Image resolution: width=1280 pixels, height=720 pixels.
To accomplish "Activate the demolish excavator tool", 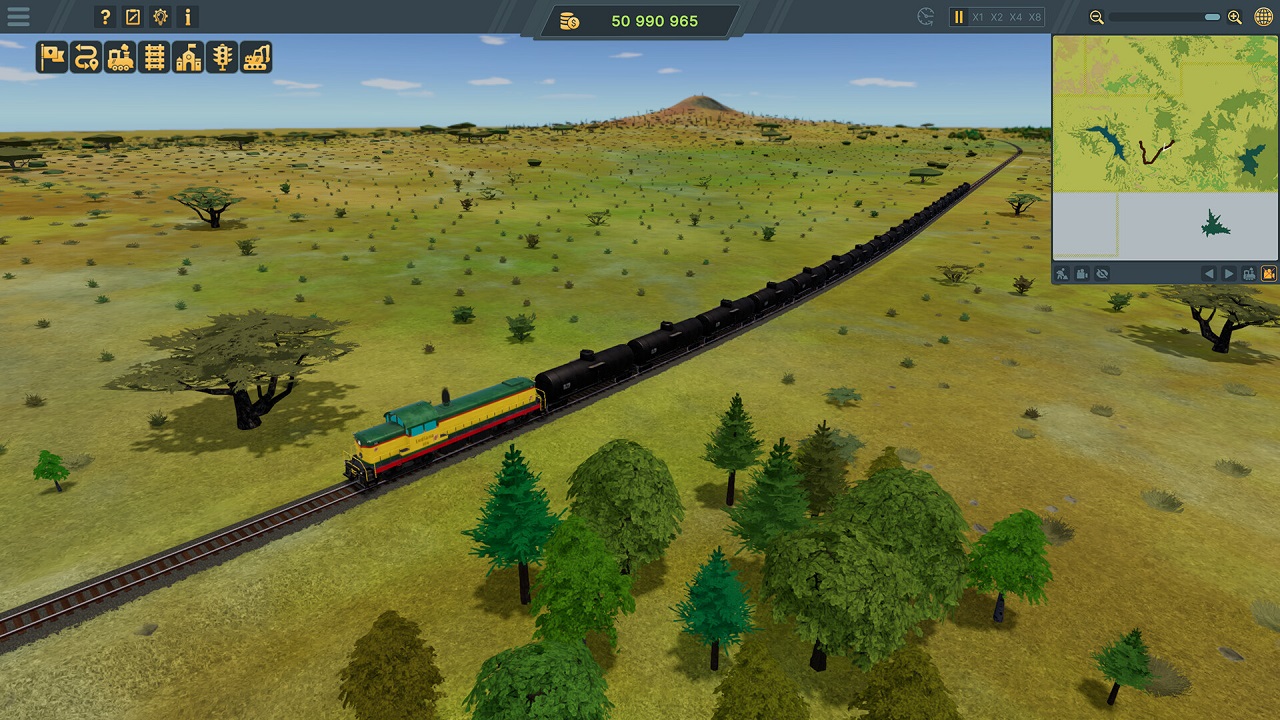I will 254,58.
